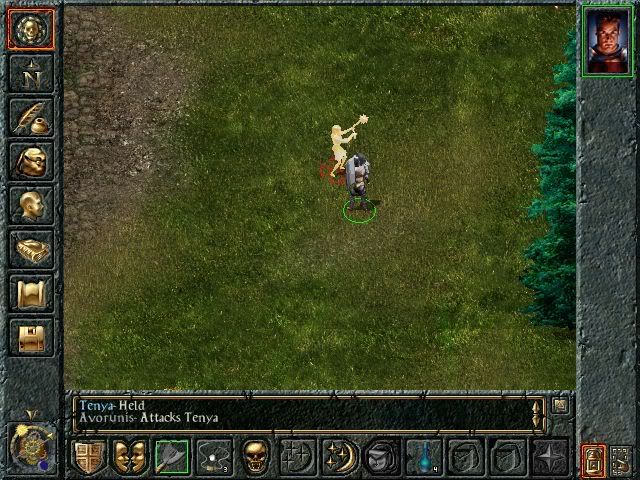This screenshot has height=480, width=640.
Task: Click the four-pointed star button
Action: tap(549, 457)
